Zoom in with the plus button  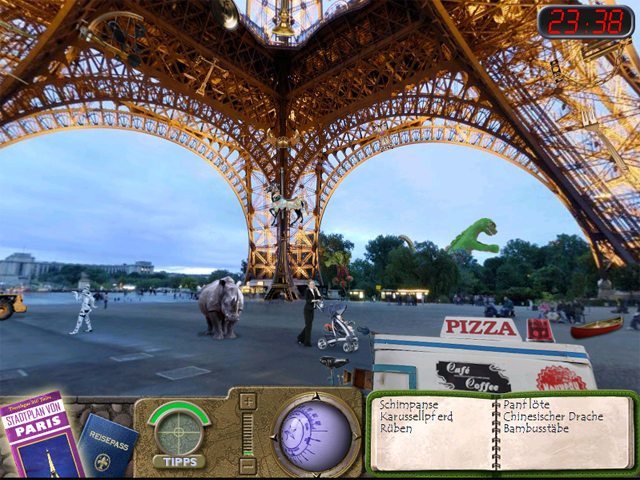click(x=248, y=401)
